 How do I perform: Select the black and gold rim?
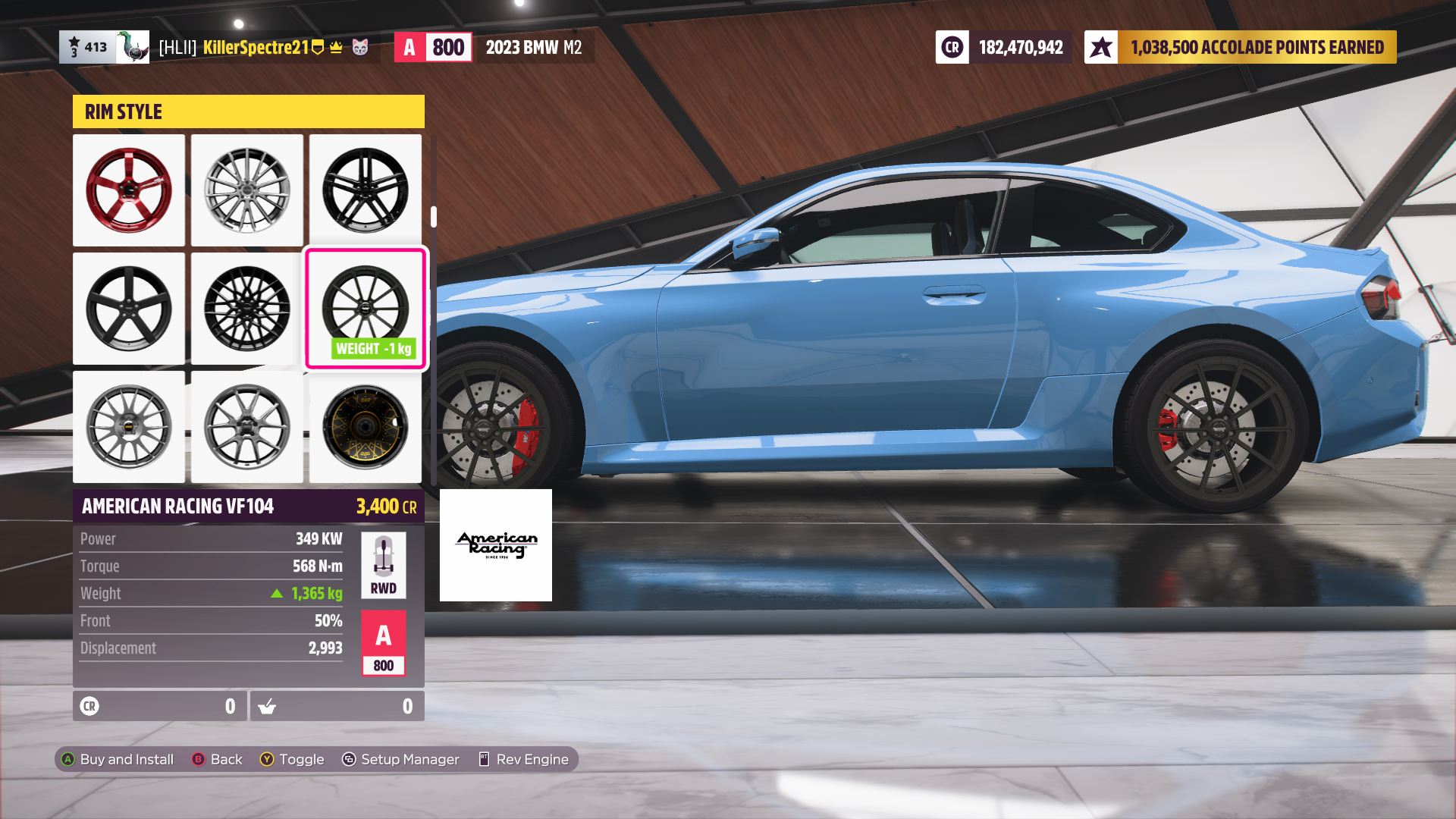point(366,427)
